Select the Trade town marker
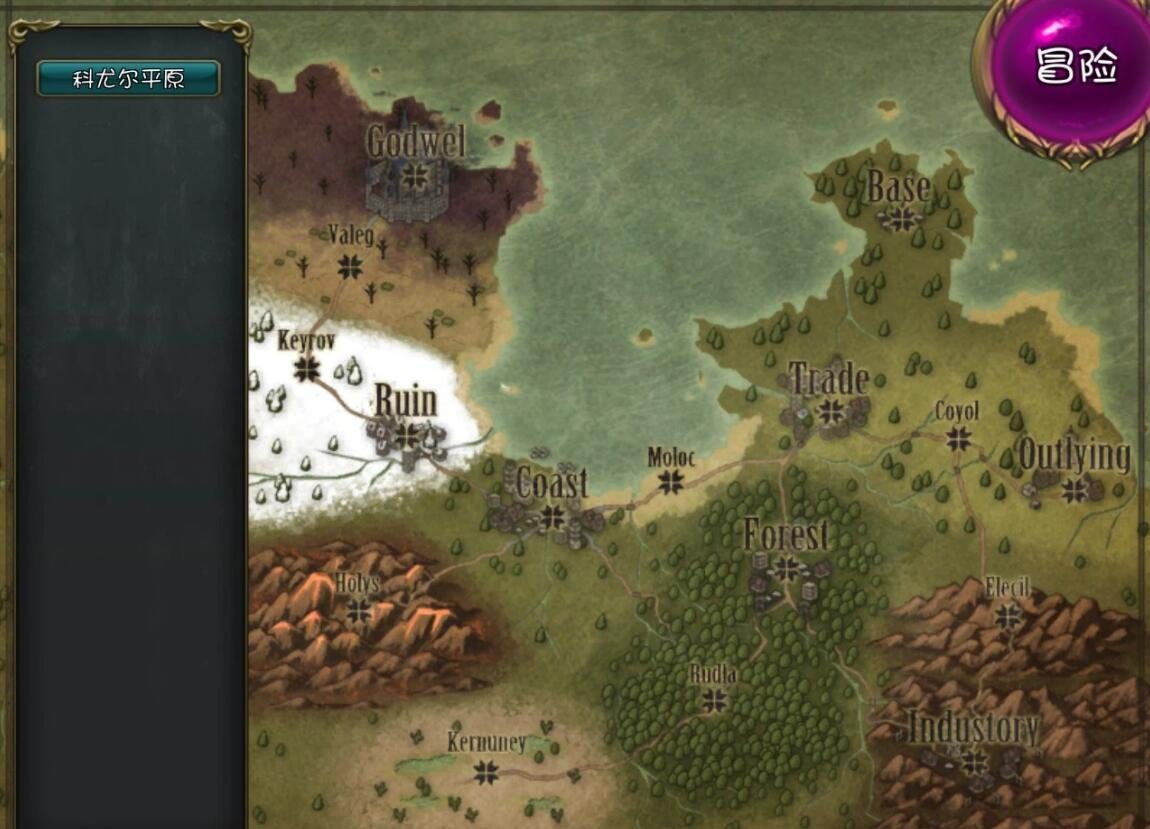This screenshot has height=829, width=1150. (x=830, y=411)
